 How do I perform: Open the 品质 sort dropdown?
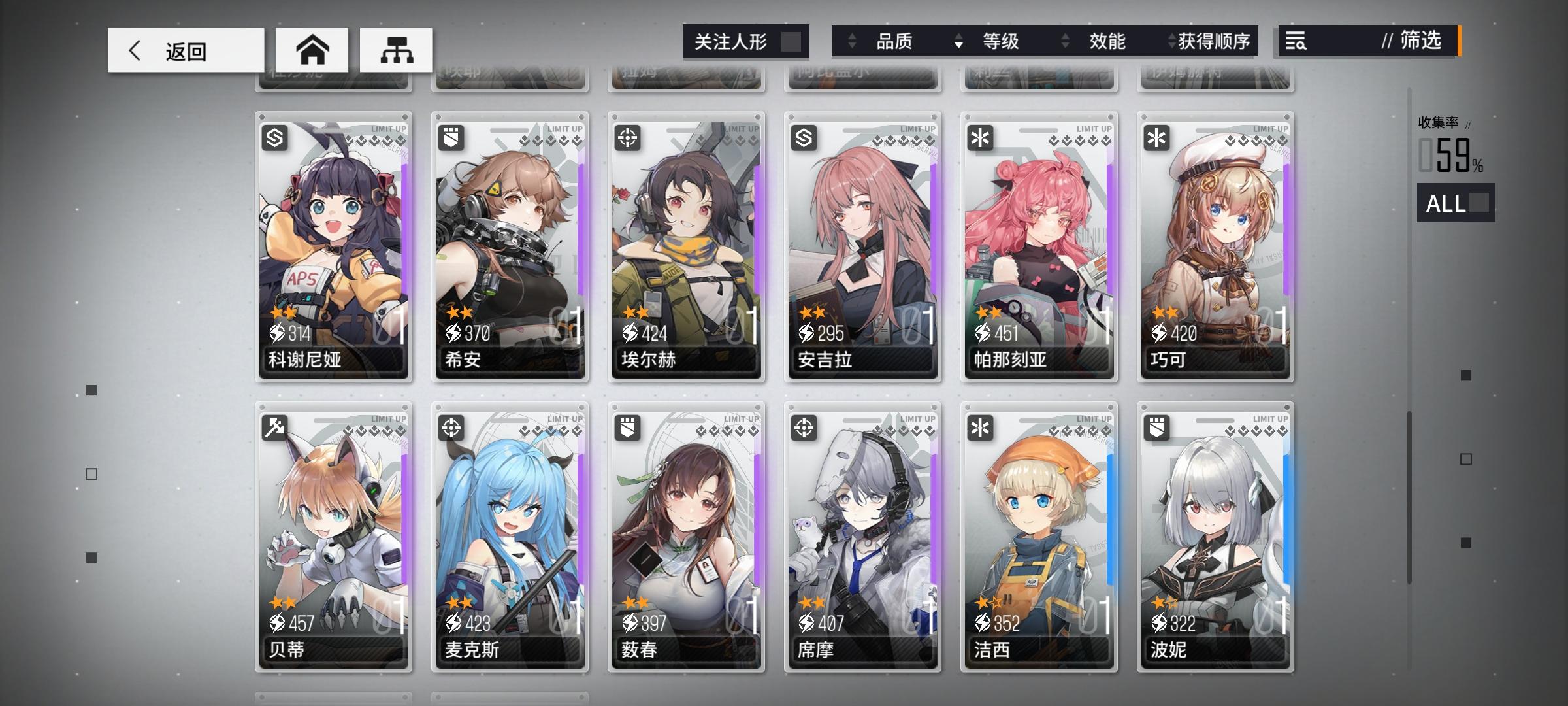(x=895, y=41)
